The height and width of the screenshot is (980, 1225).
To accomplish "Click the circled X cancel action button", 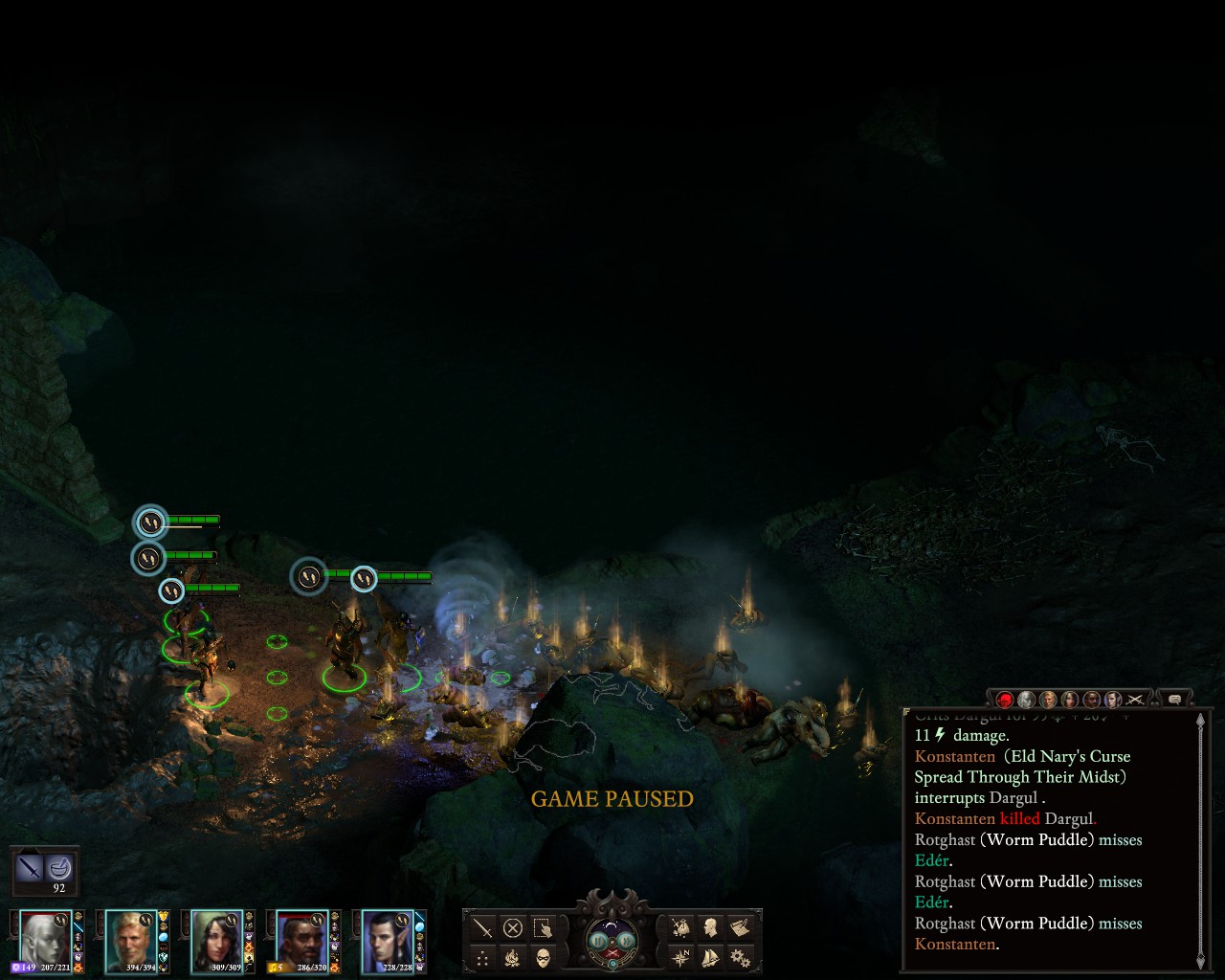I will click(x=513, y=928).
